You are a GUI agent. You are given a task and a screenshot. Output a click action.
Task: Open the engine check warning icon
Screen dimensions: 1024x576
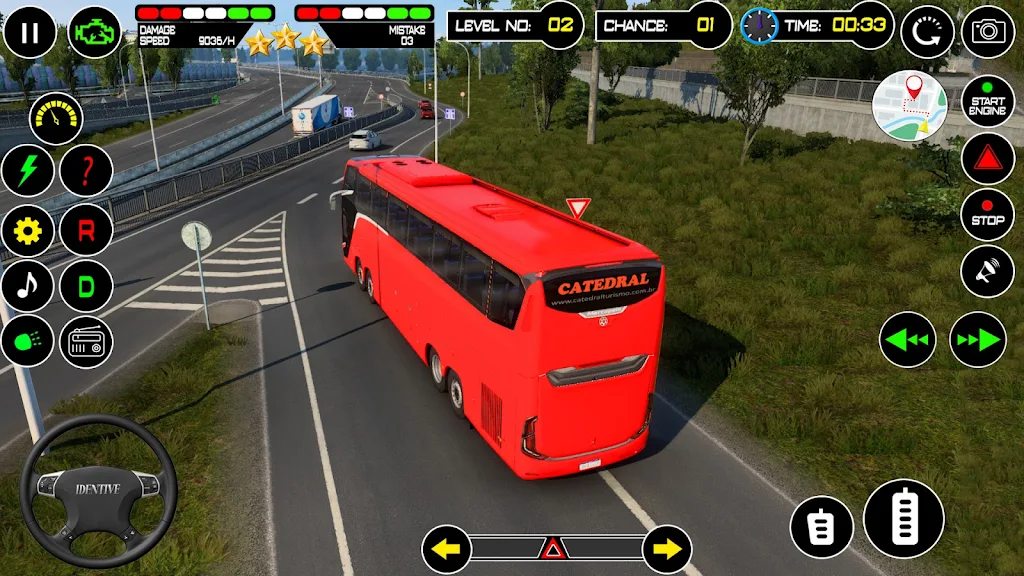[95, 32]
